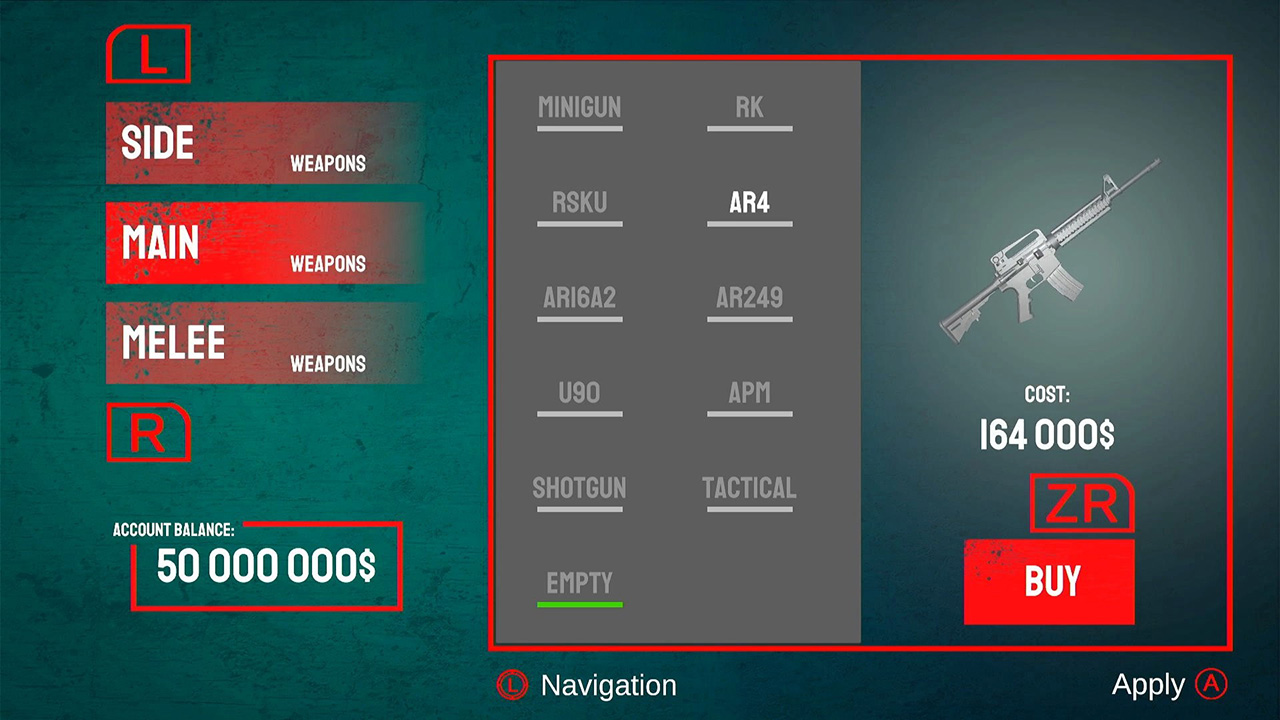Select the MAIN weapons category

tap(260, 243)
